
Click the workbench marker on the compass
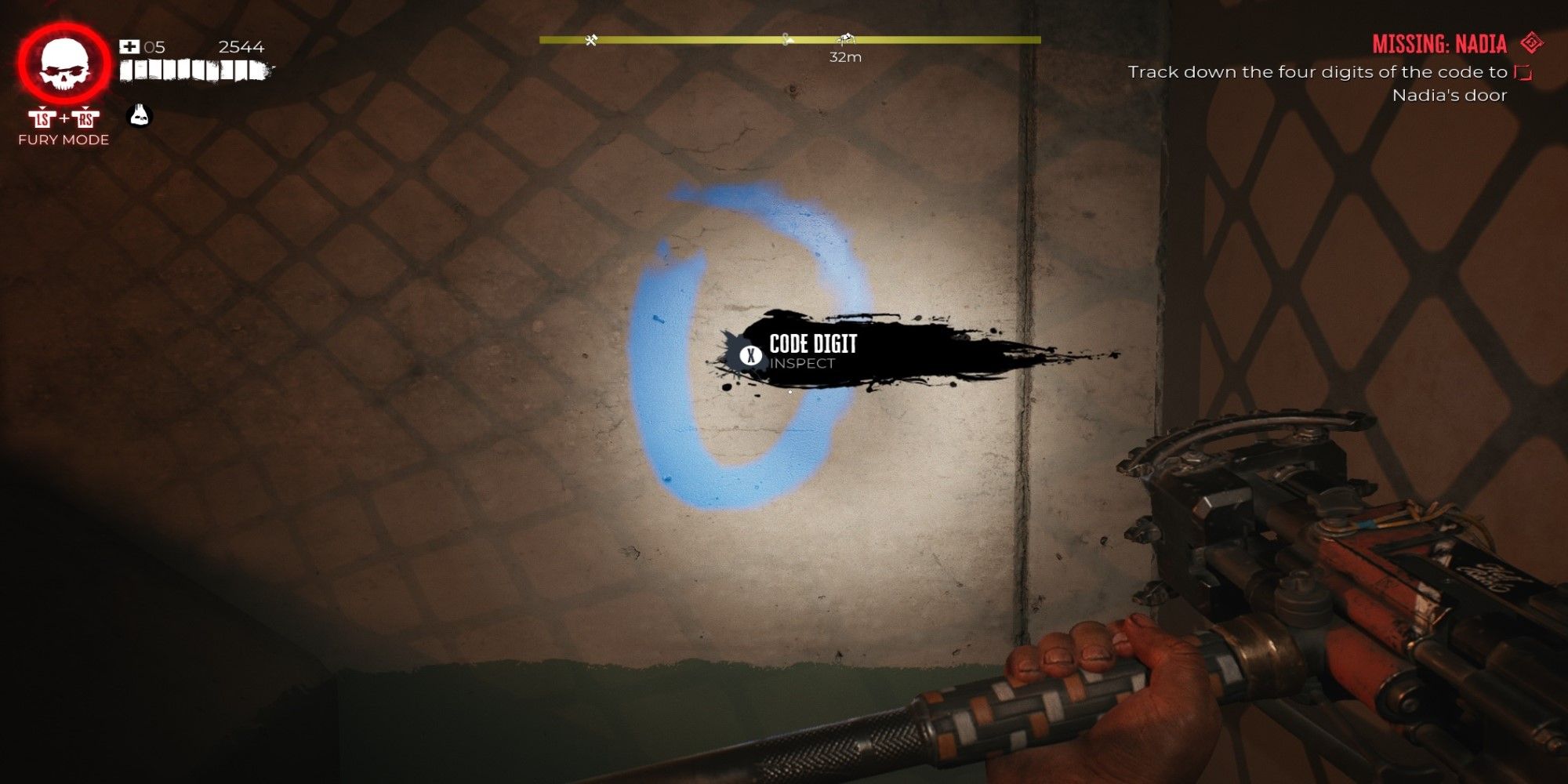point(591,40)
